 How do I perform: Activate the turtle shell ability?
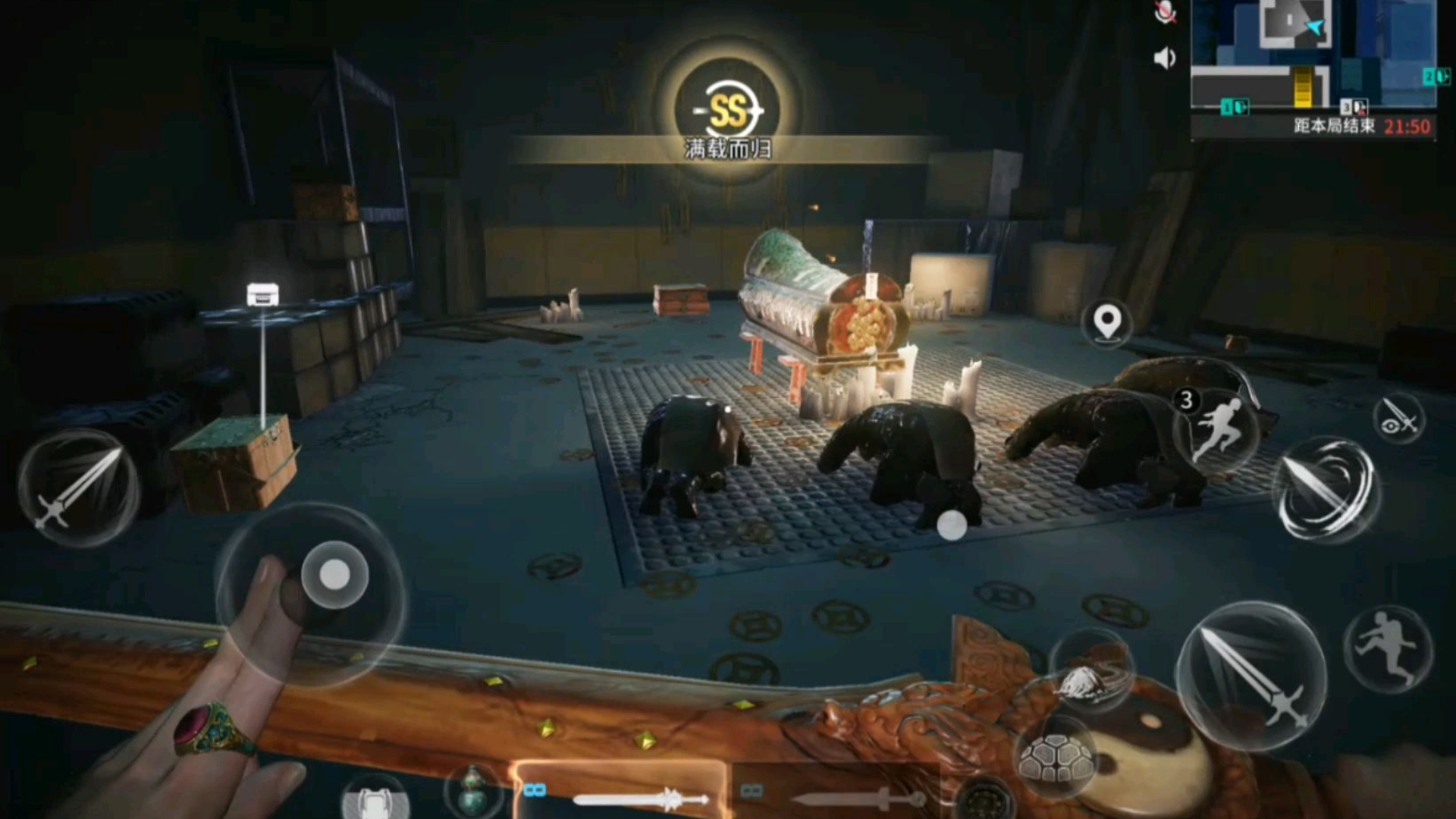pyautogui.click(x=1056, y=758)
